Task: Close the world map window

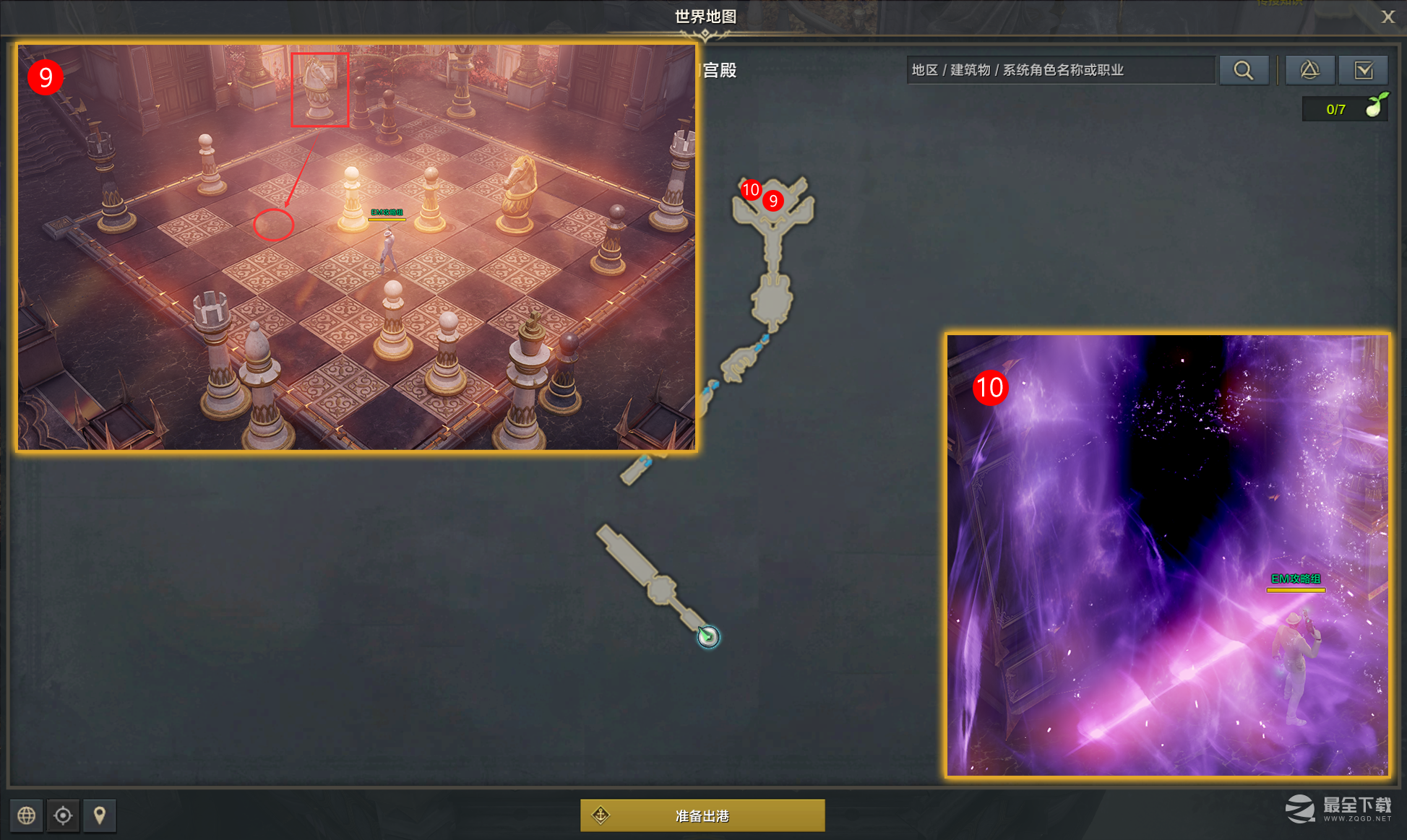Action: pos(1387,17)
